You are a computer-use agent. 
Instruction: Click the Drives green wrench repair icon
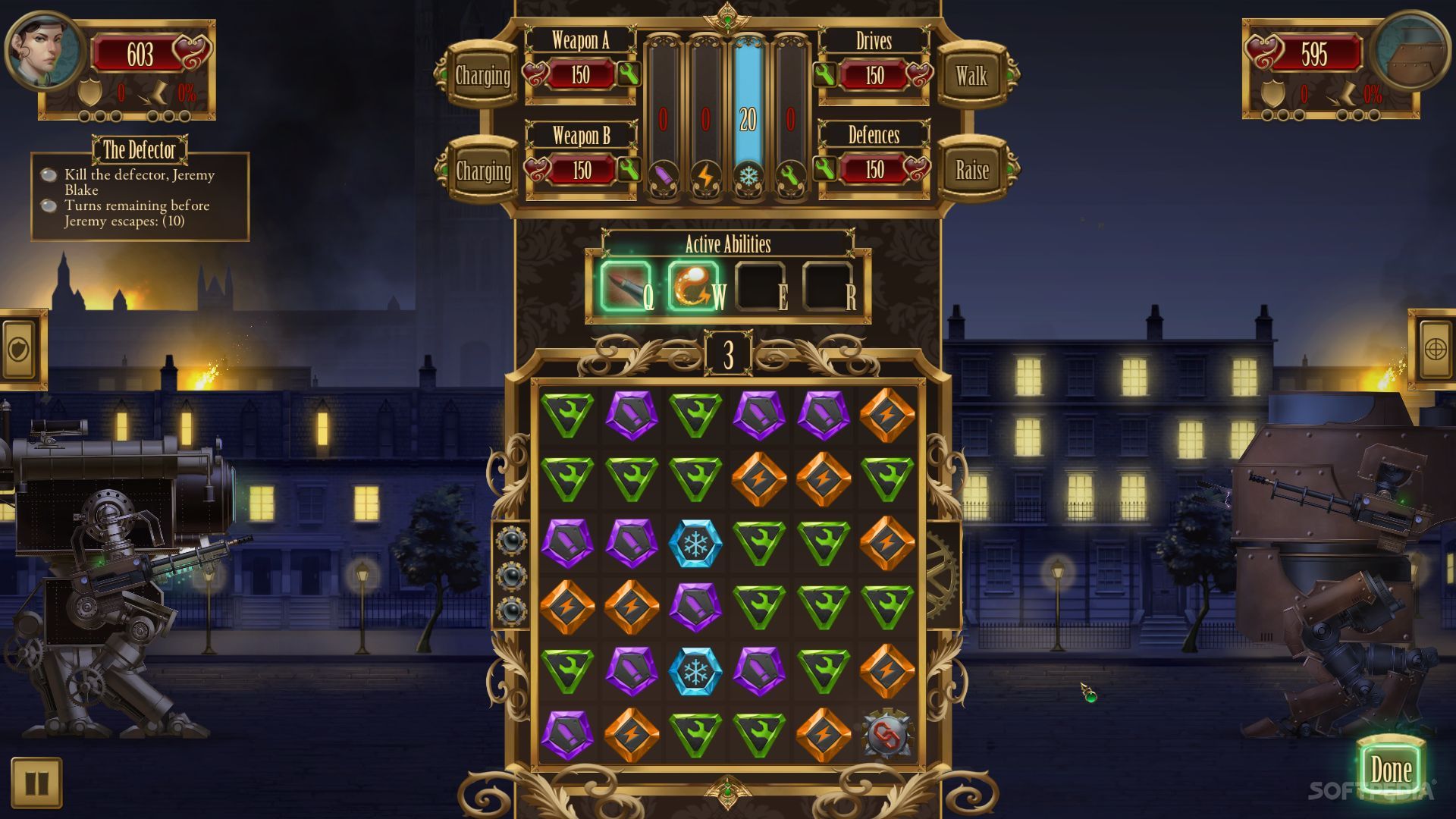coord(825,74)
